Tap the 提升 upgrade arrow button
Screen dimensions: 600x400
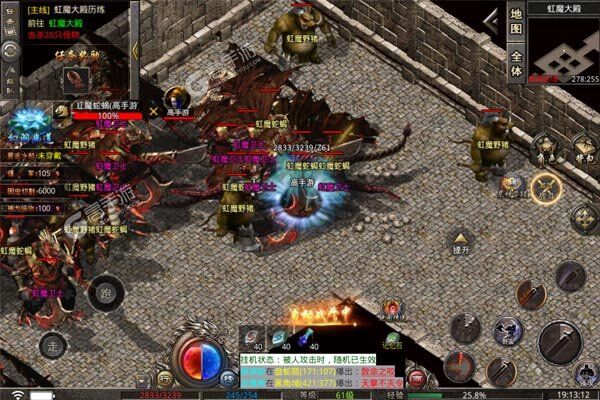pyautogui.click(x=462, y=238)
